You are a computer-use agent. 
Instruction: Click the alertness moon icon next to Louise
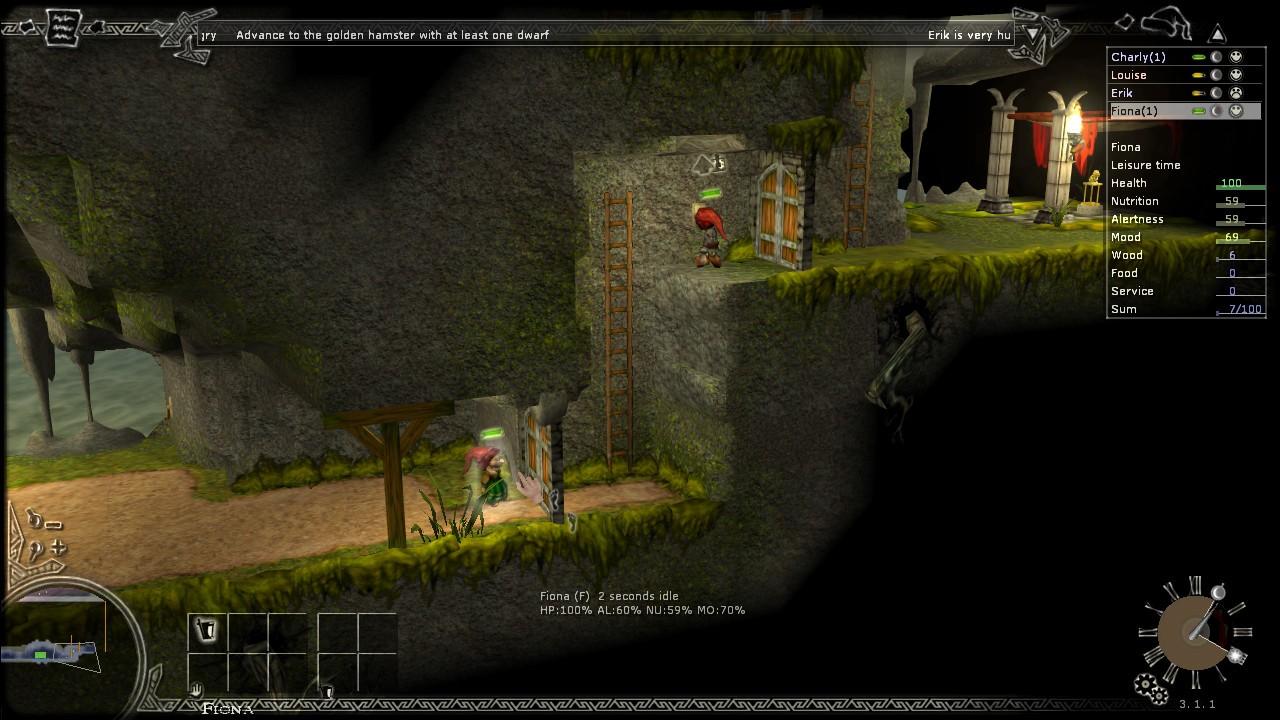(1216, 75)
